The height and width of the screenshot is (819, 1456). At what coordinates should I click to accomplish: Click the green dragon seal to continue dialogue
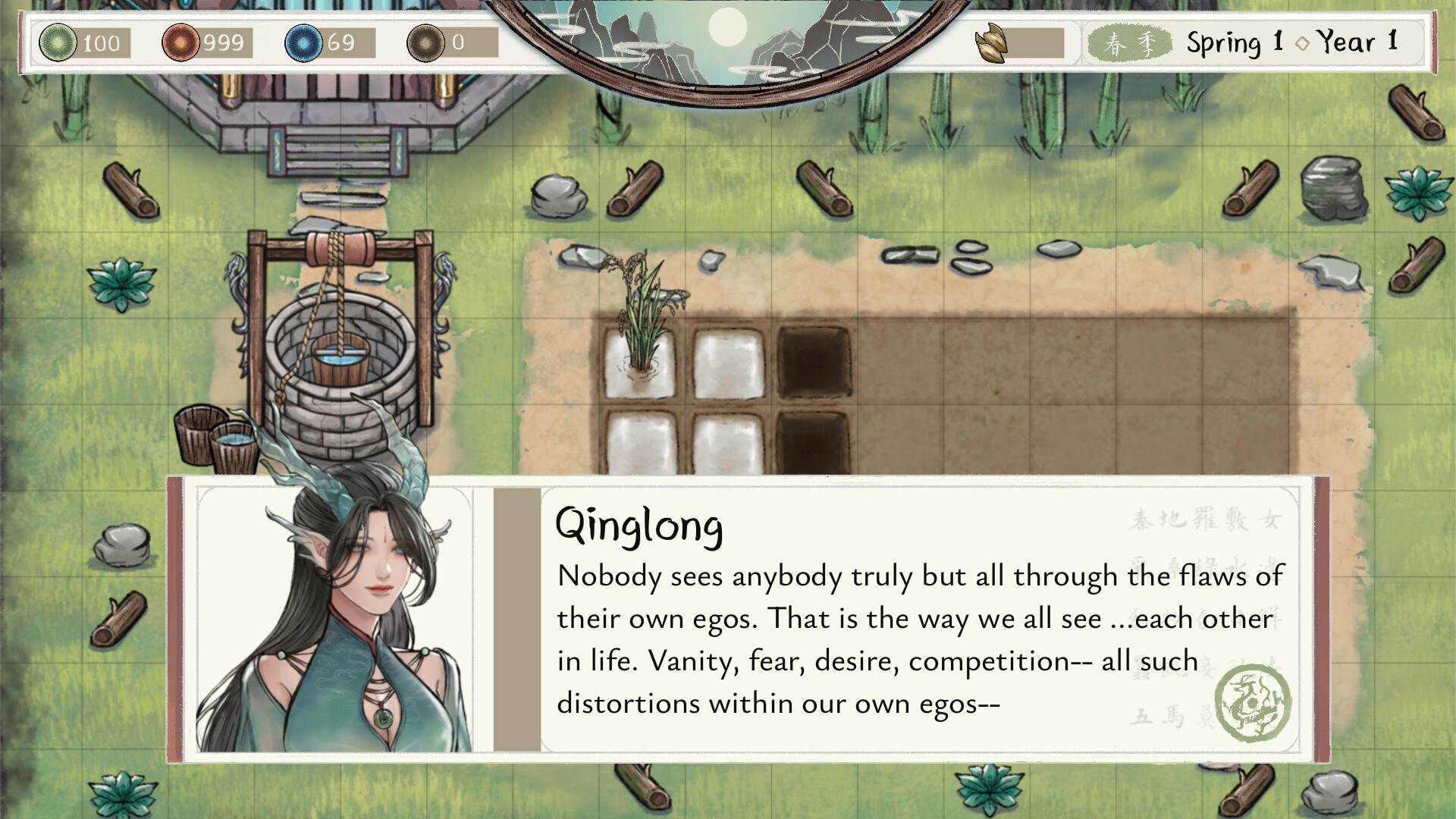tap(1253, 703)
